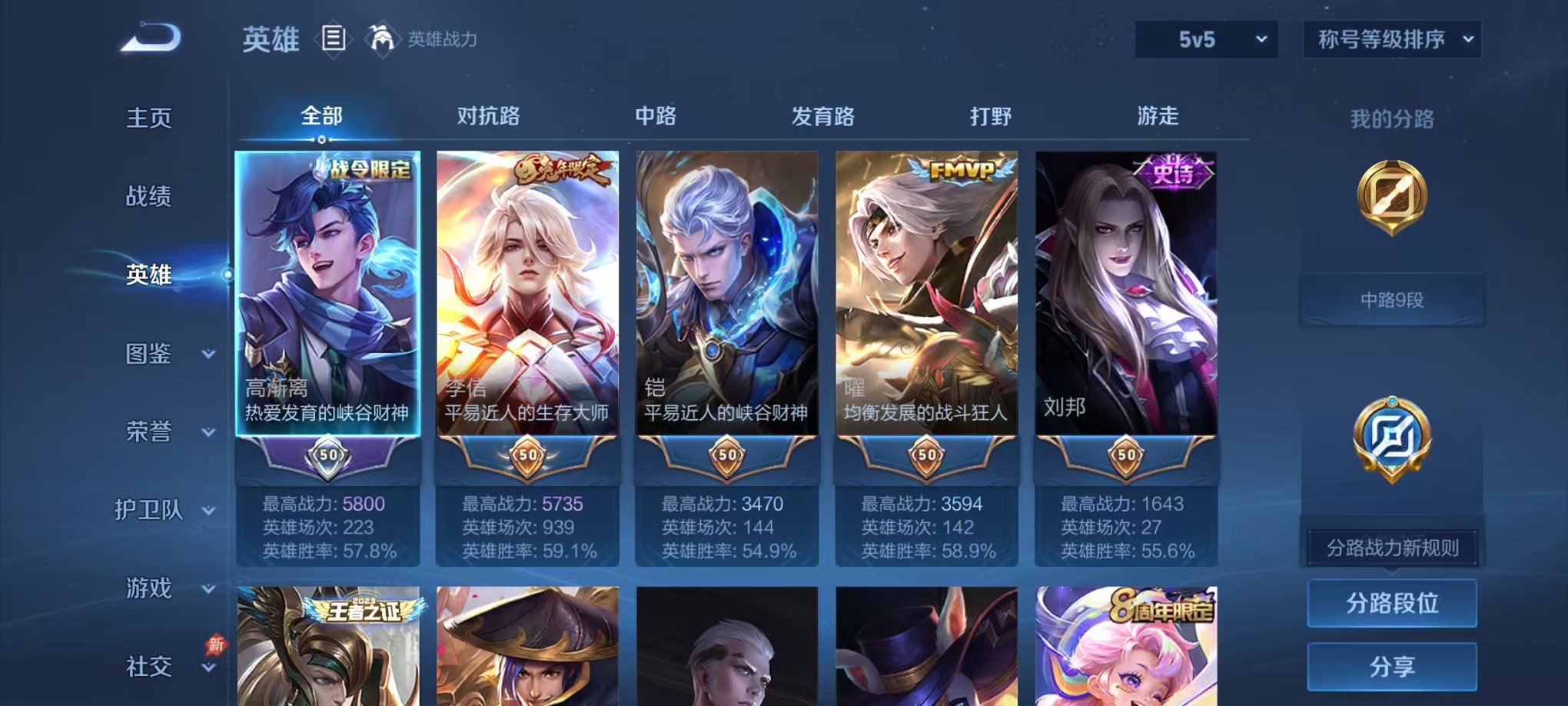Click the 英雄战力 helmet icon

click(382, 37)
